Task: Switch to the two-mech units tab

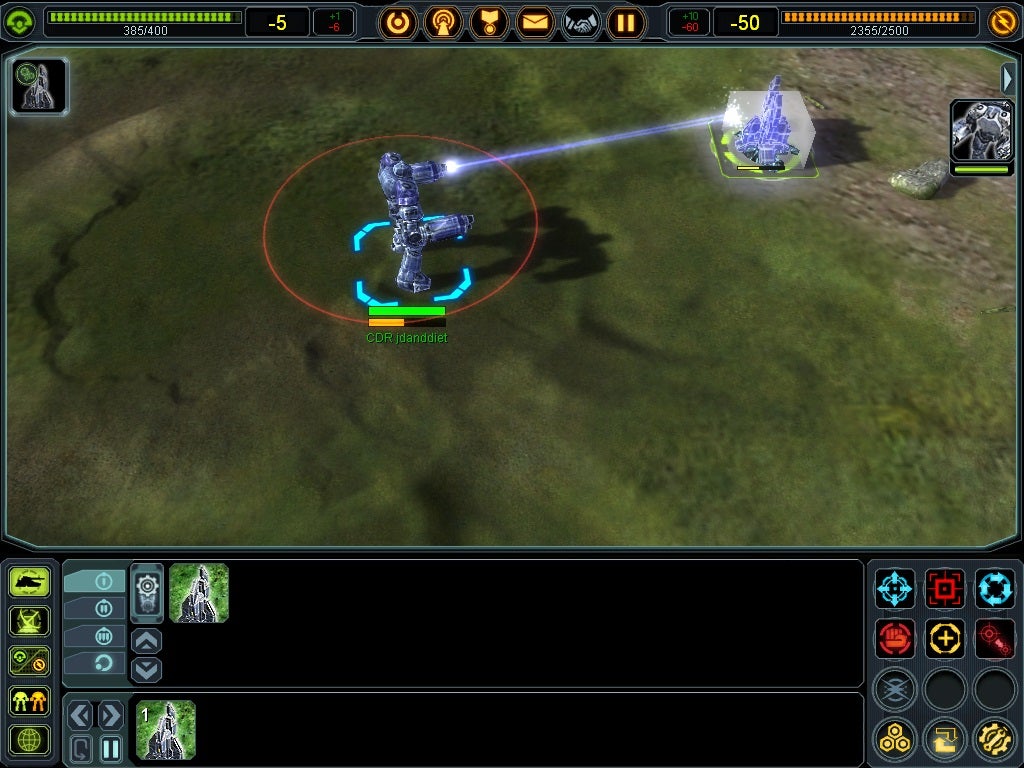Action: pos(29,701)
